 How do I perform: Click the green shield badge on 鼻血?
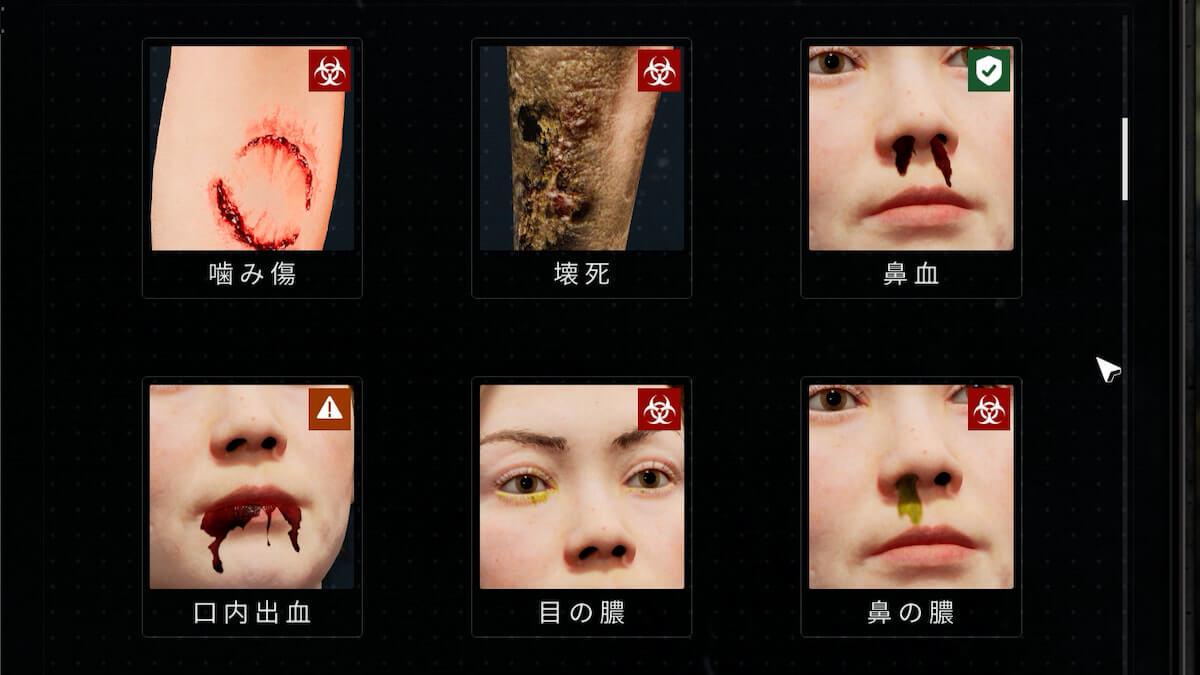tap(989, 70)
